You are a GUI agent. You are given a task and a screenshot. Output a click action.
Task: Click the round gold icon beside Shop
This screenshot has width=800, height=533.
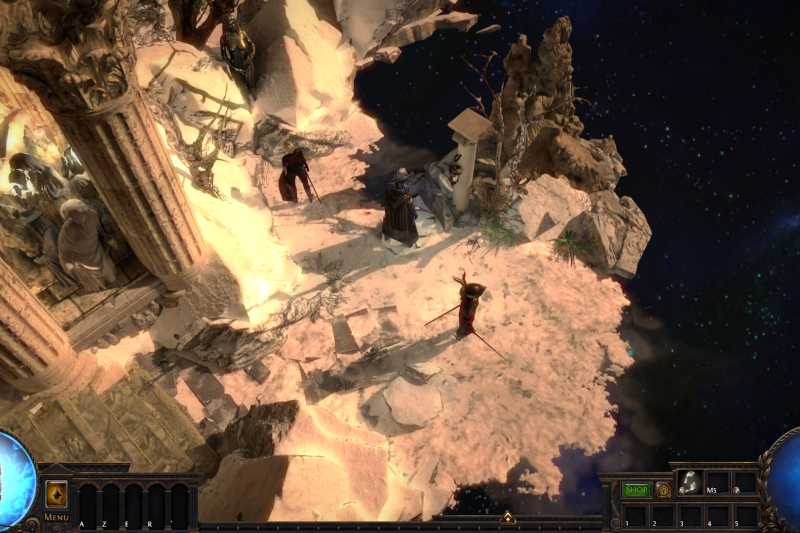[x=662, y=490]
